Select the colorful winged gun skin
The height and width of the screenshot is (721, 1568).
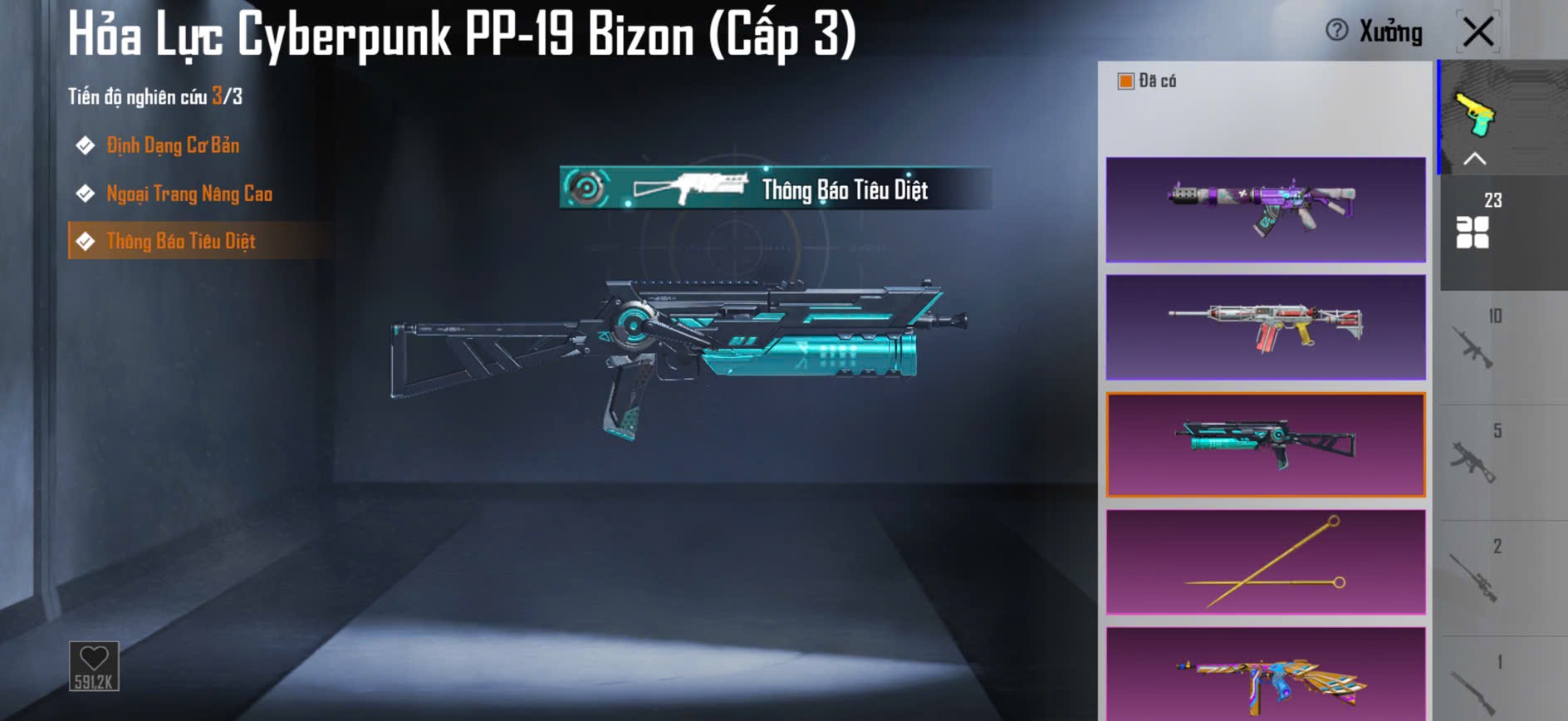point(1265,674)
